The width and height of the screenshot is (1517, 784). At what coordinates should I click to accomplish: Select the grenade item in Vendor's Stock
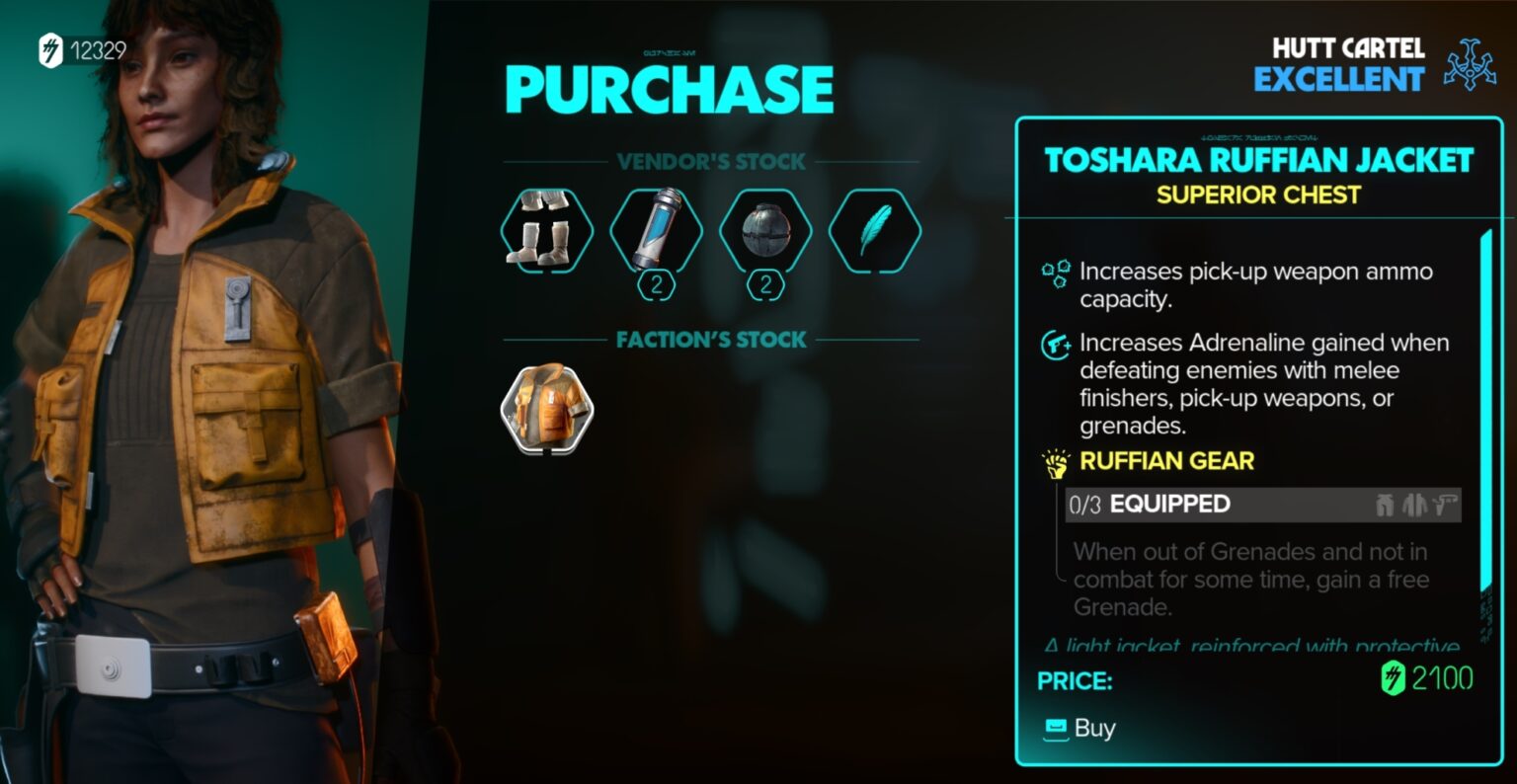click(766, 231)
